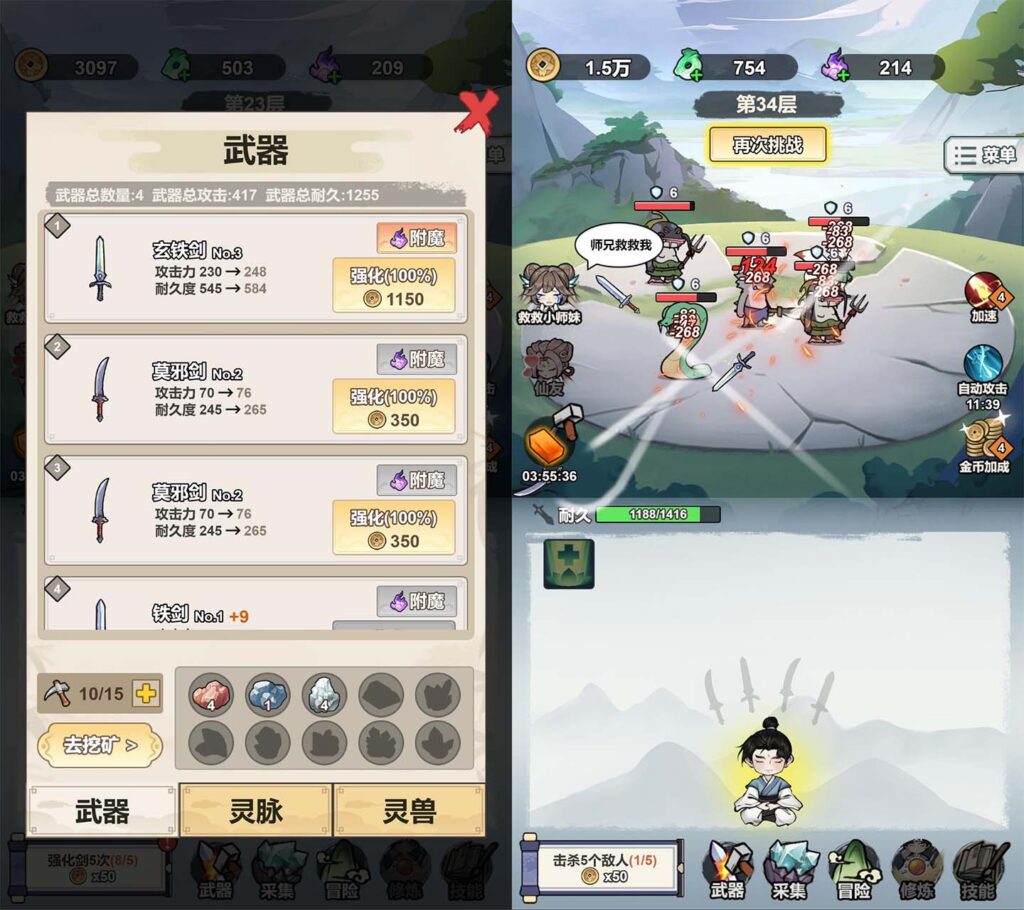Image resolution: width=1024 pixels, height=910 pixels.
Task: Open the 采集 gathering menu on right screen
Action: (x=789, y=868)
